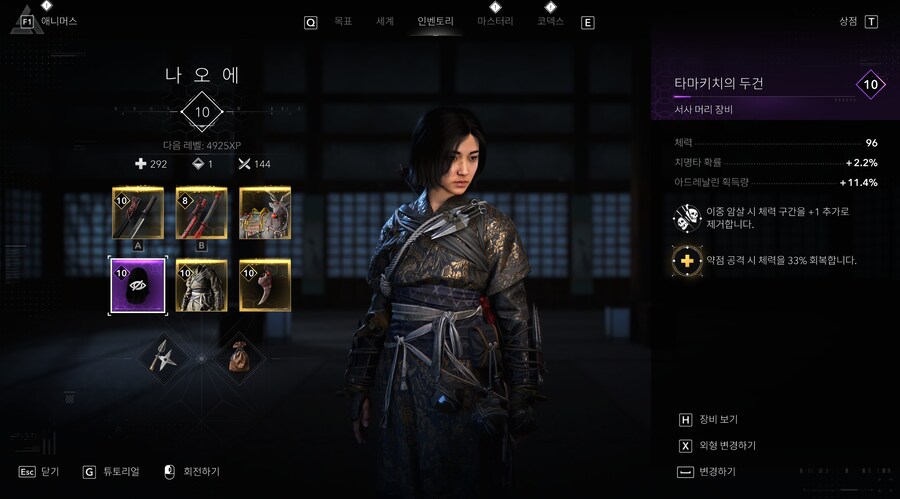Select the level 8 red-sheathed sword slot
Screen dimensions: 900x499
coord(201,212)
